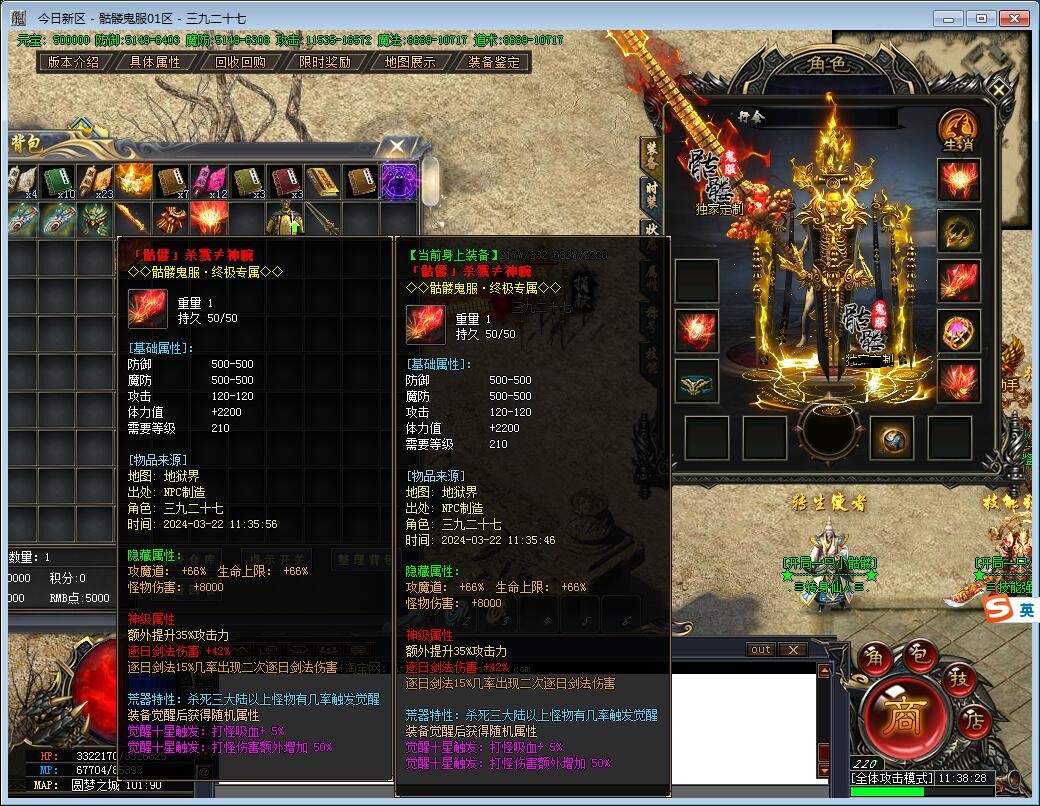1040x806 pixels.
Task: Close the 背包 inventory window
Action: point(397,147)
